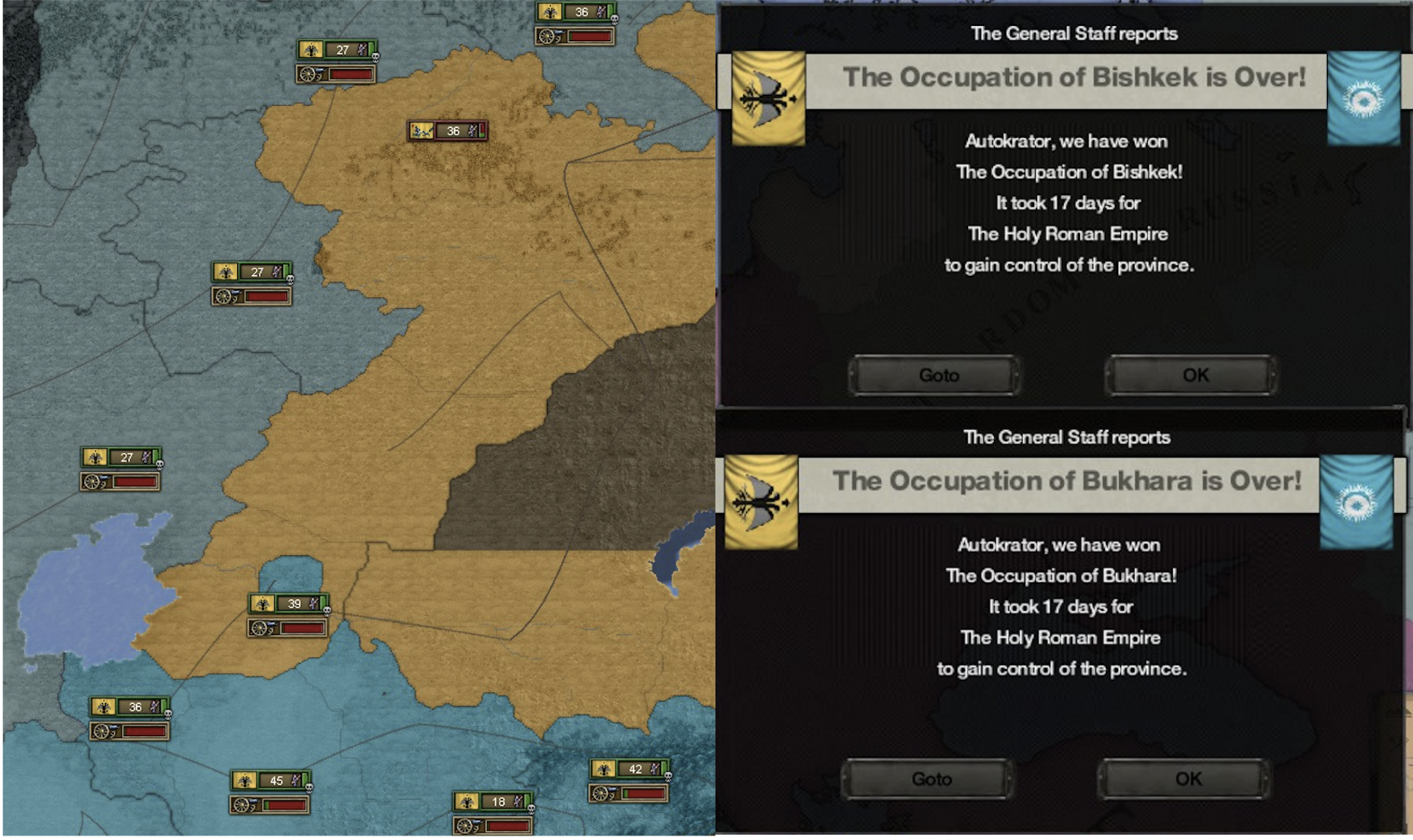Click Goto on the Bukhara occupation popup
This screenshot has width=1413, height=840.
(927, 778)
